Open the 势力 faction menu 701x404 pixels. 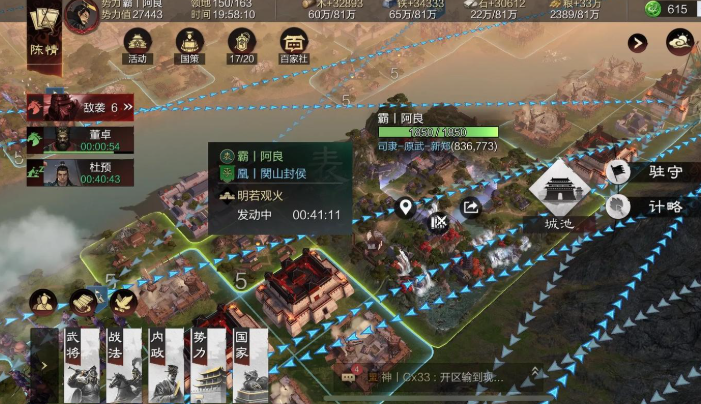[x=207, y=365]
